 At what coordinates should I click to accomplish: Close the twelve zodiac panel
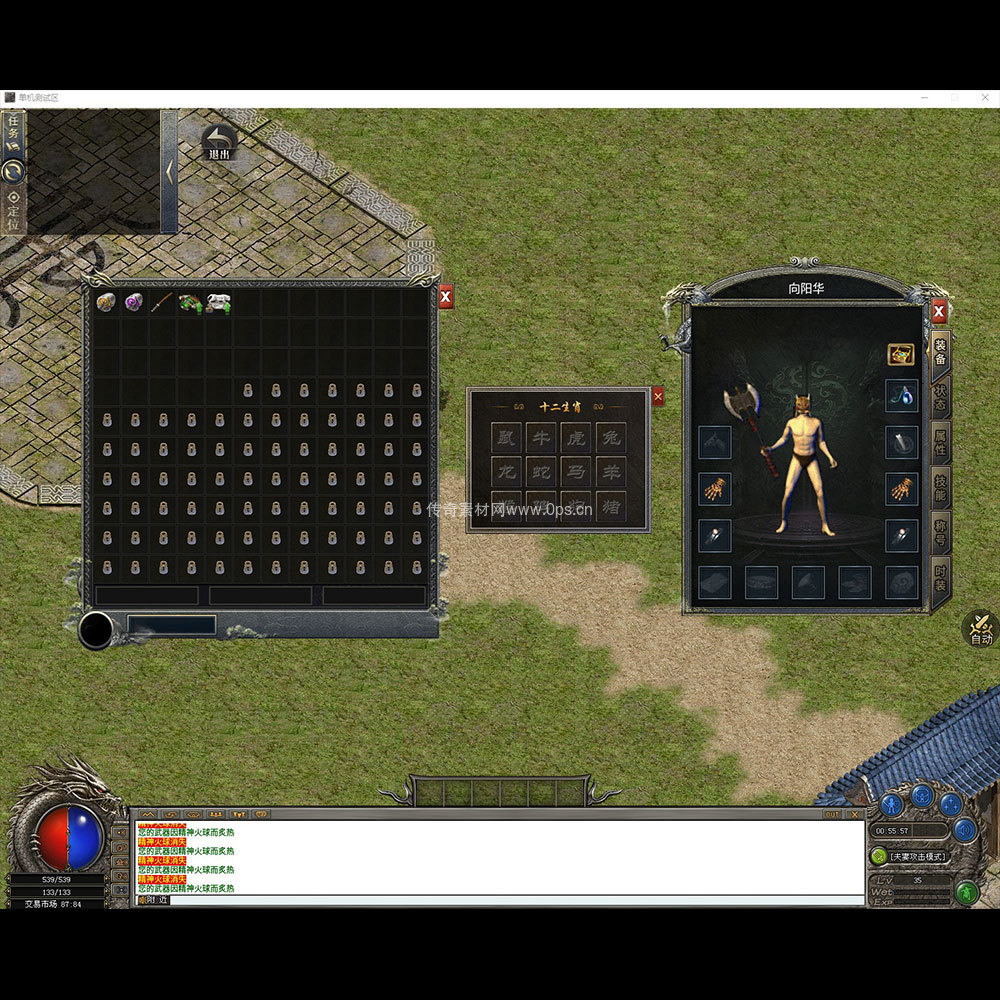tap(657, 397)
